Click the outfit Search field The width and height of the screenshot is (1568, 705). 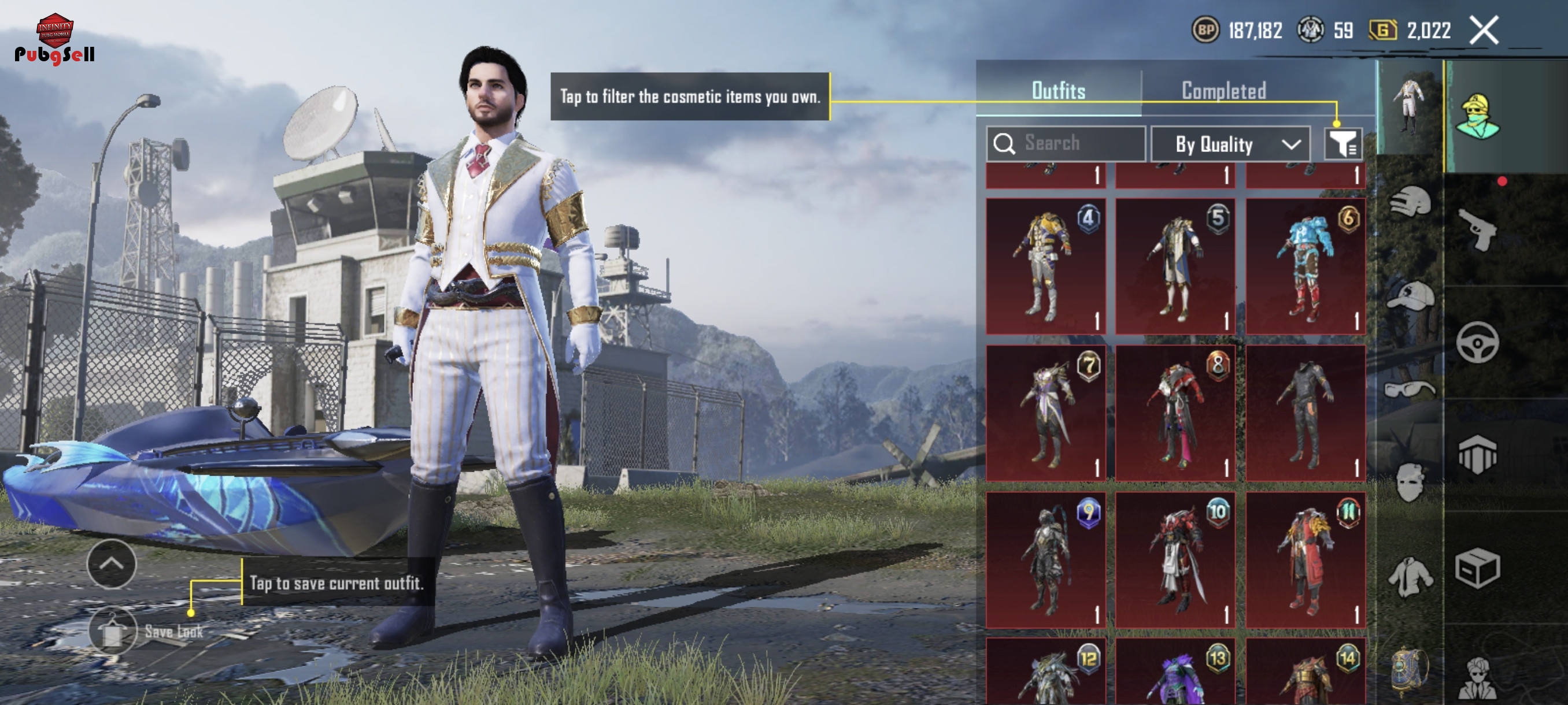point(1065,143)
